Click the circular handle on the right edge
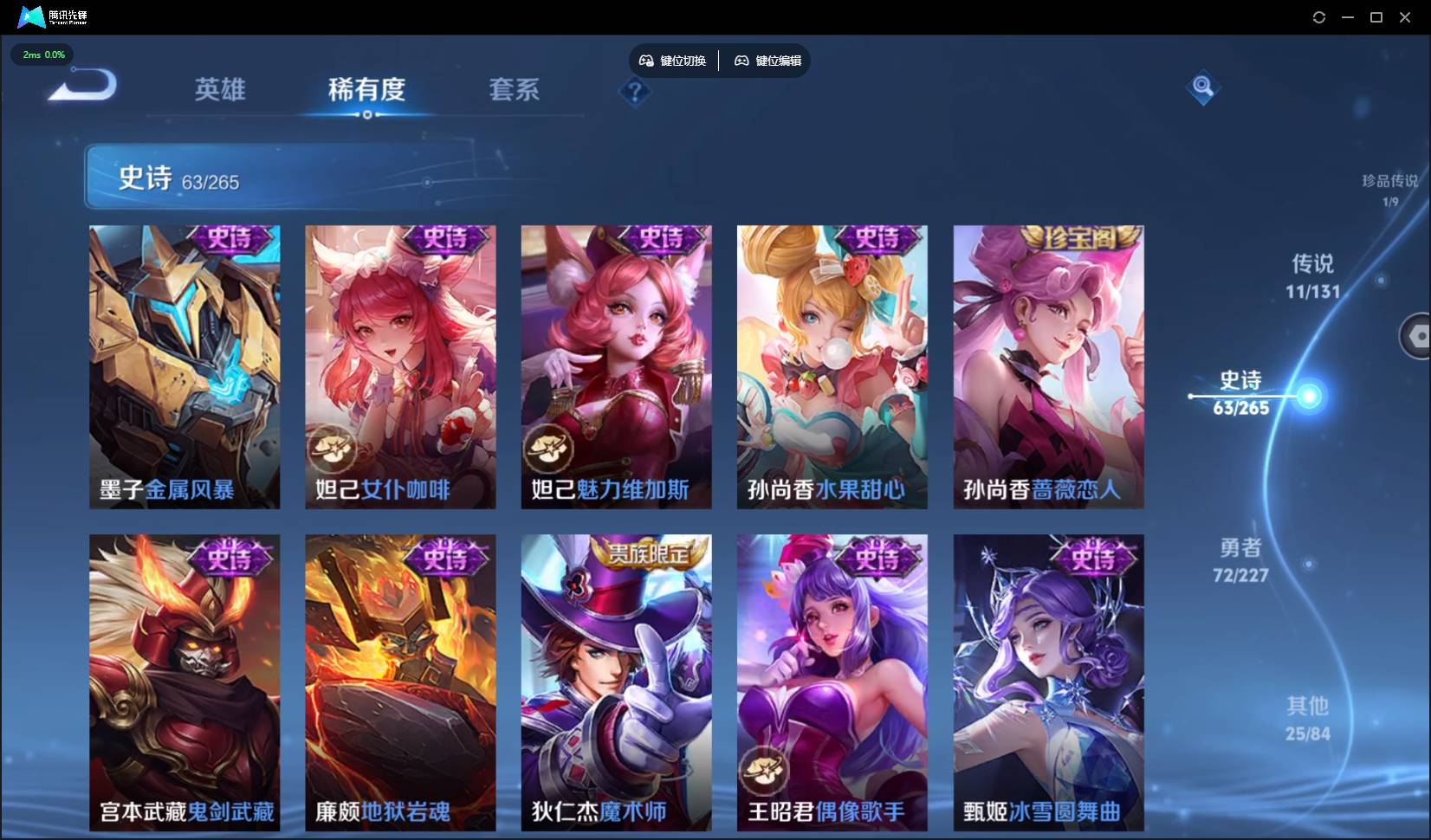 tap(1418, 336)
